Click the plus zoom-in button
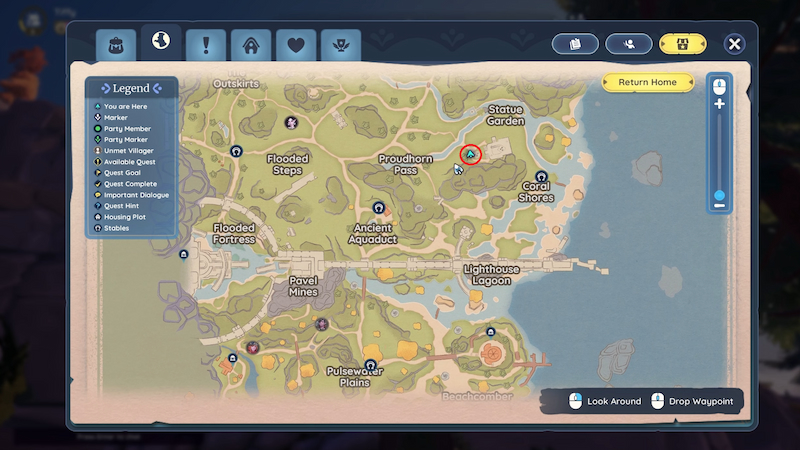The image size is (800, 450). pyautogui.click(x=719, y=104)
